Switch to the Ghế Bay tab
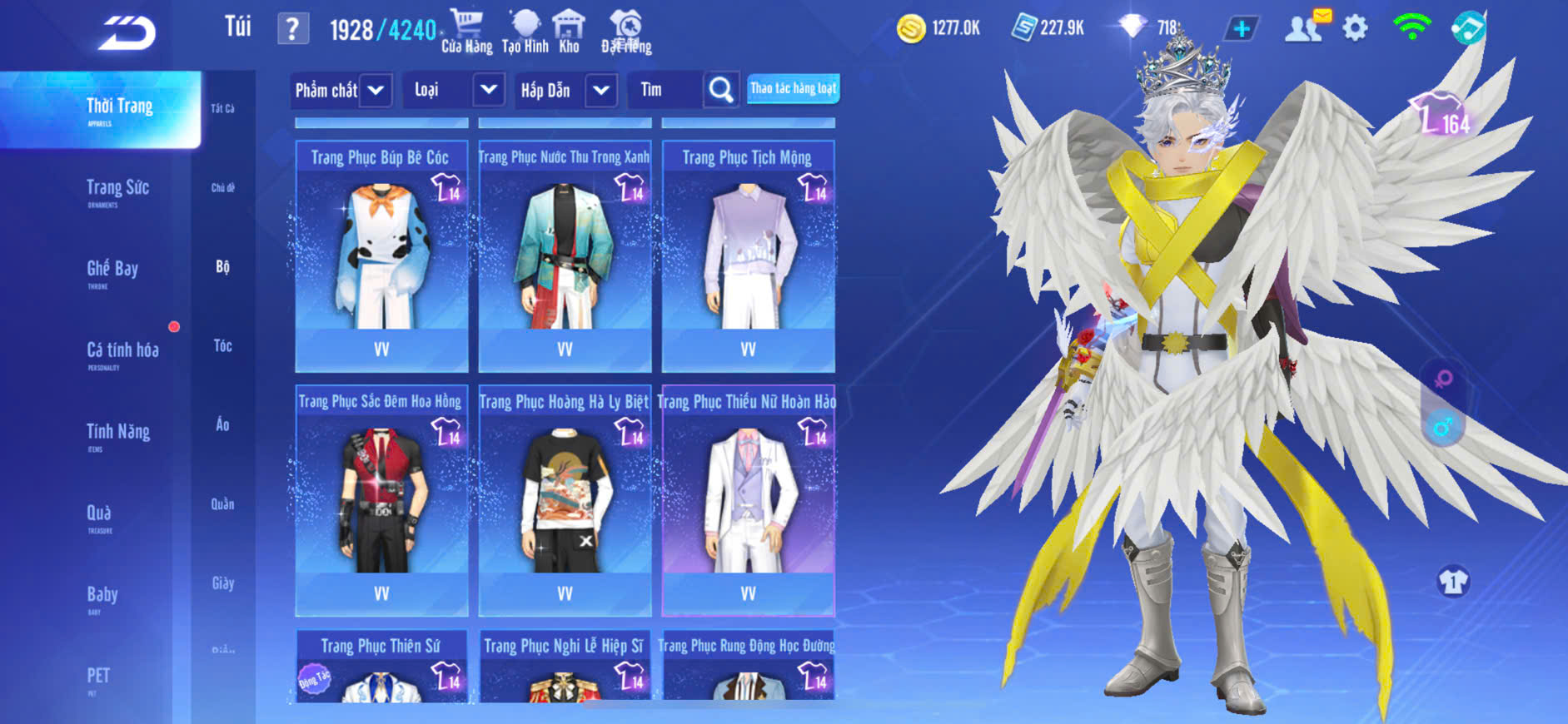Image resolution: width=1568 pixels, height=724 pixels. 112,270
